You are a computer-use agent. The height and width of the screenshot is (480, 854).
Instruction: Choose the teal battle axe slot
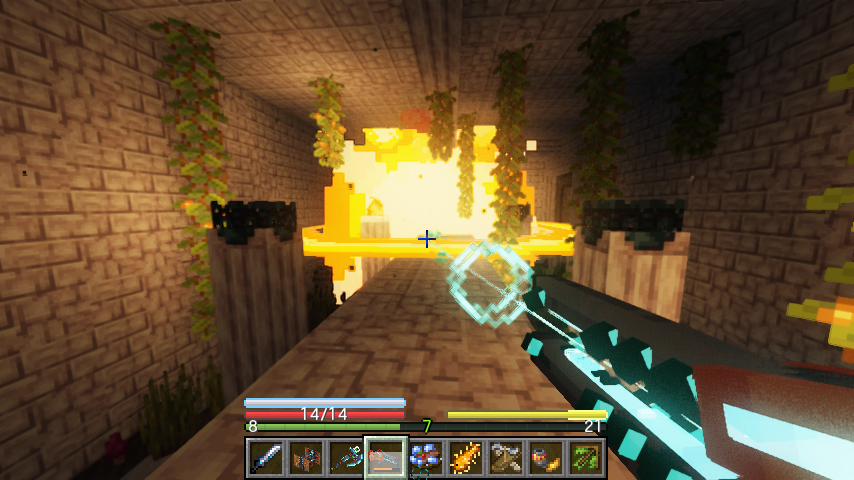(346, 458)
